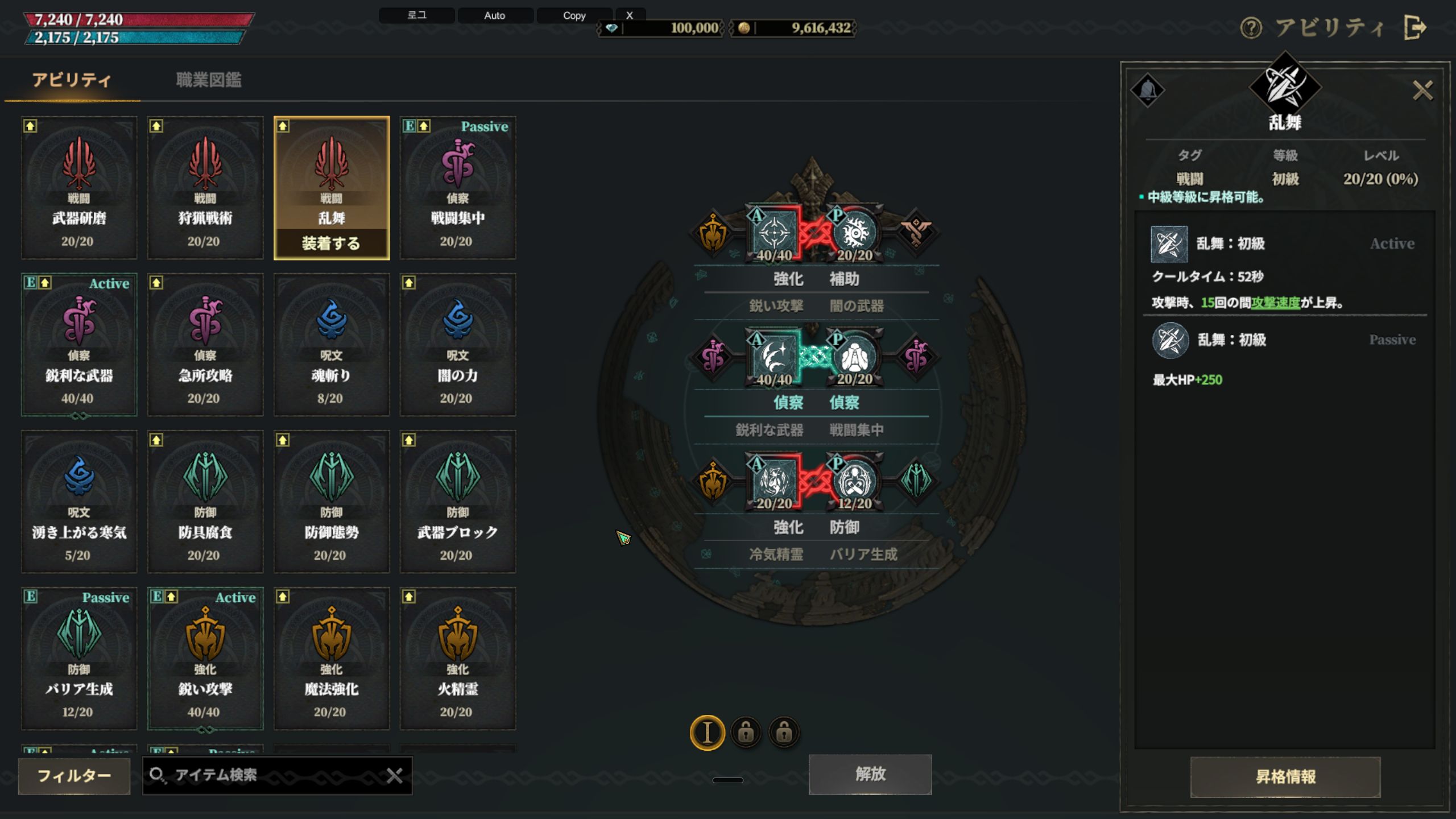The image size is (1456, 819).
Task: Exit the ability screen via door icon
Action: coord(1415,28)
